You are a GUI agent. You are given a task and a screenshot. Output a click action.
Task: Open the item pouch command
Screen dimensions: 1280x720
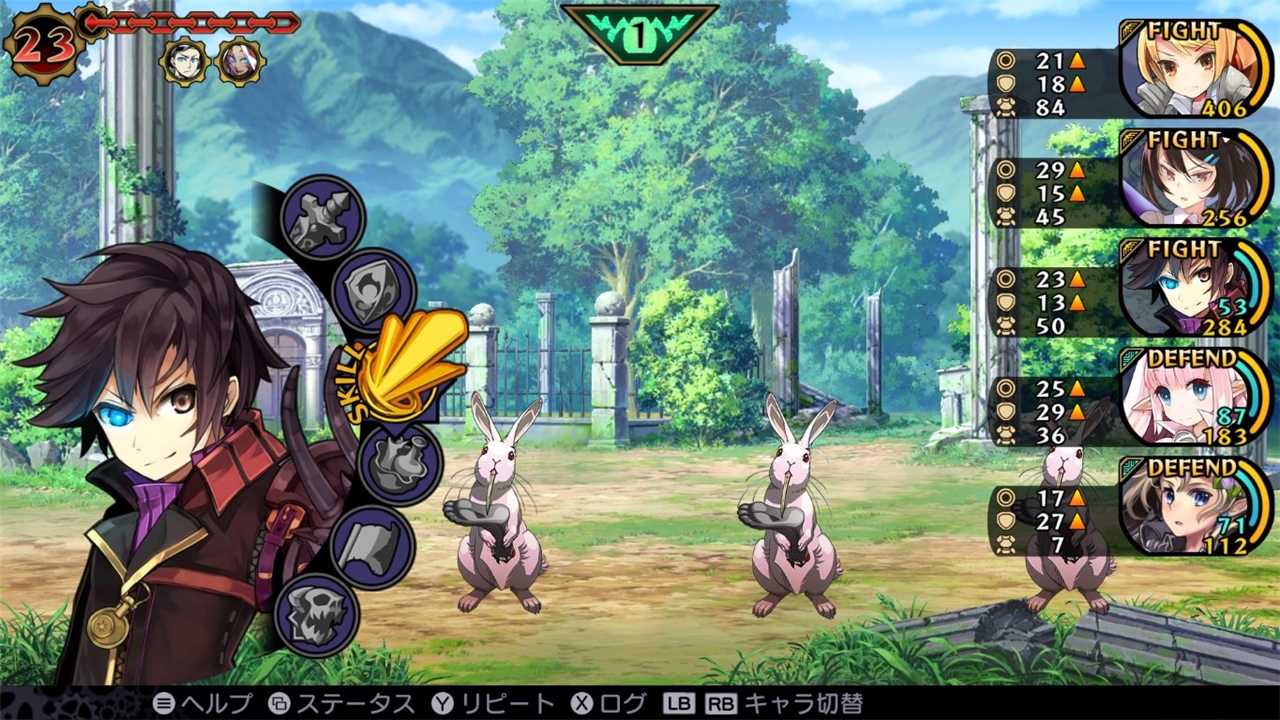point(399,461)
